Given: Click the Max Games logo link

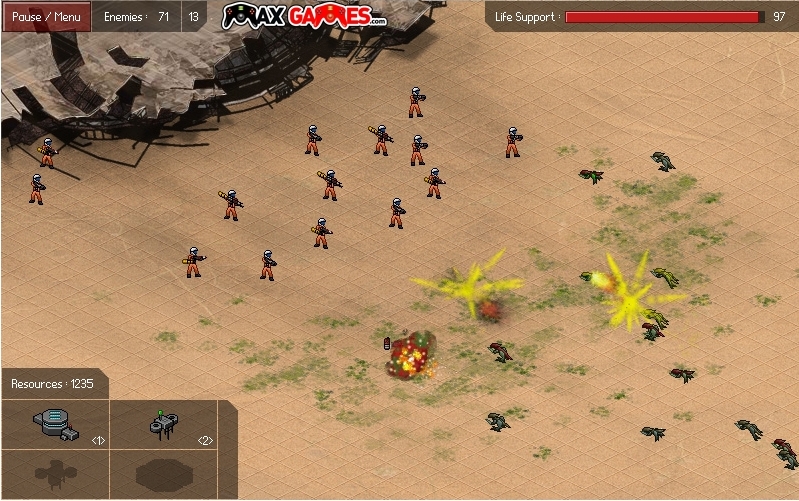Looking at the screenshot, I should tap(303, 17).
